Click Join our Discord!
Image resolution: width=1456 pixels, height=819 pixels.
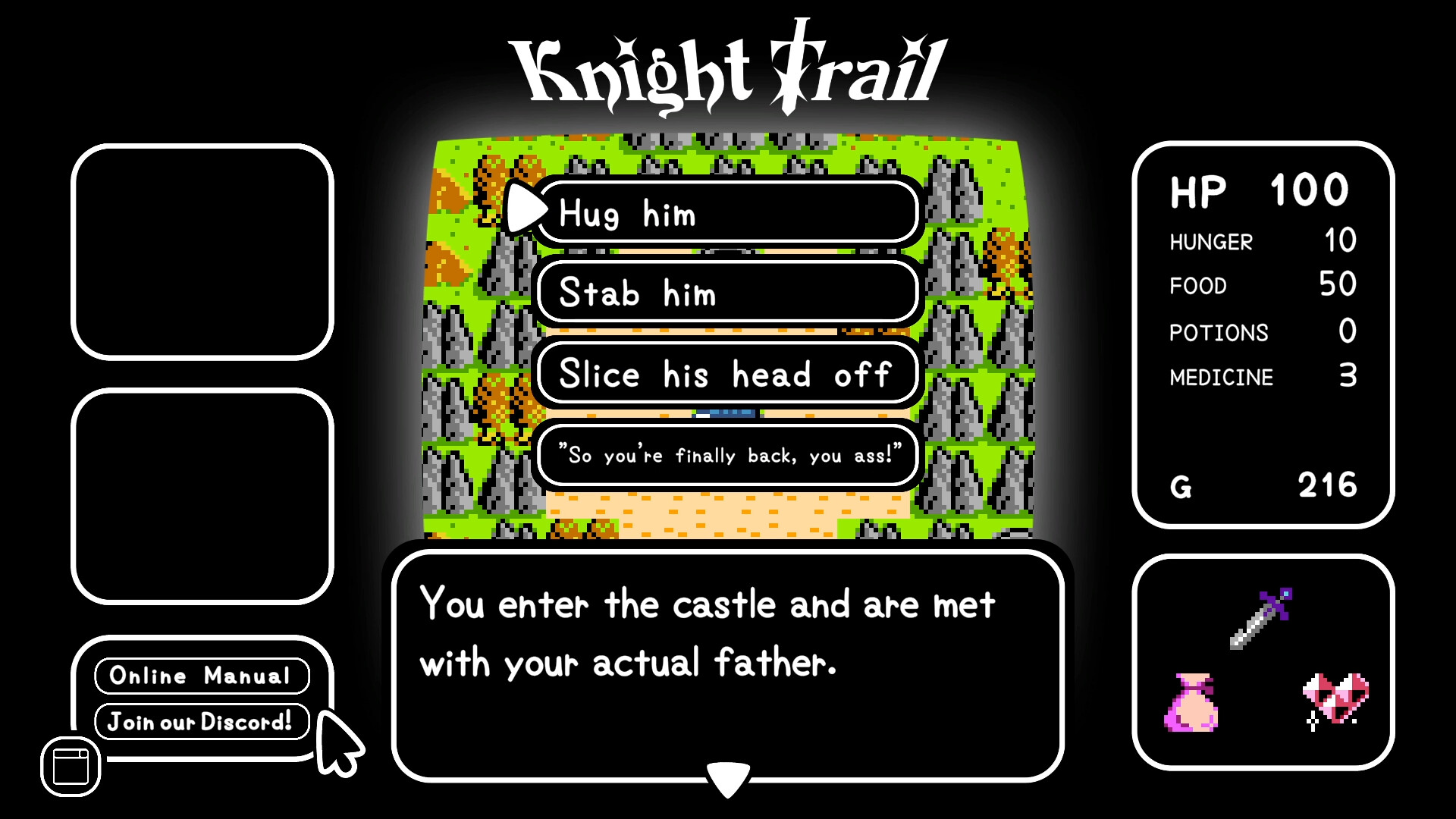pyautogui.click(x=202, y=722)
